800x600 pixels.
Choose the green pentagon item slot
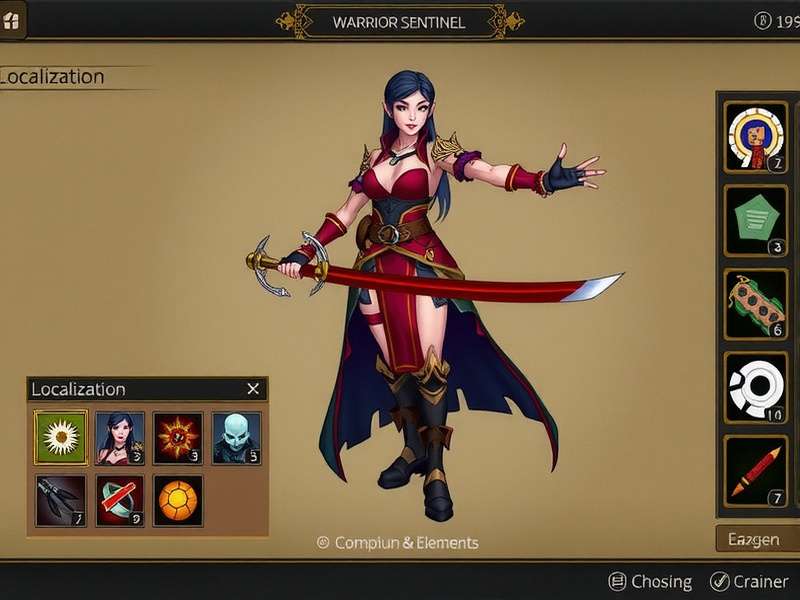coord(756,220)
